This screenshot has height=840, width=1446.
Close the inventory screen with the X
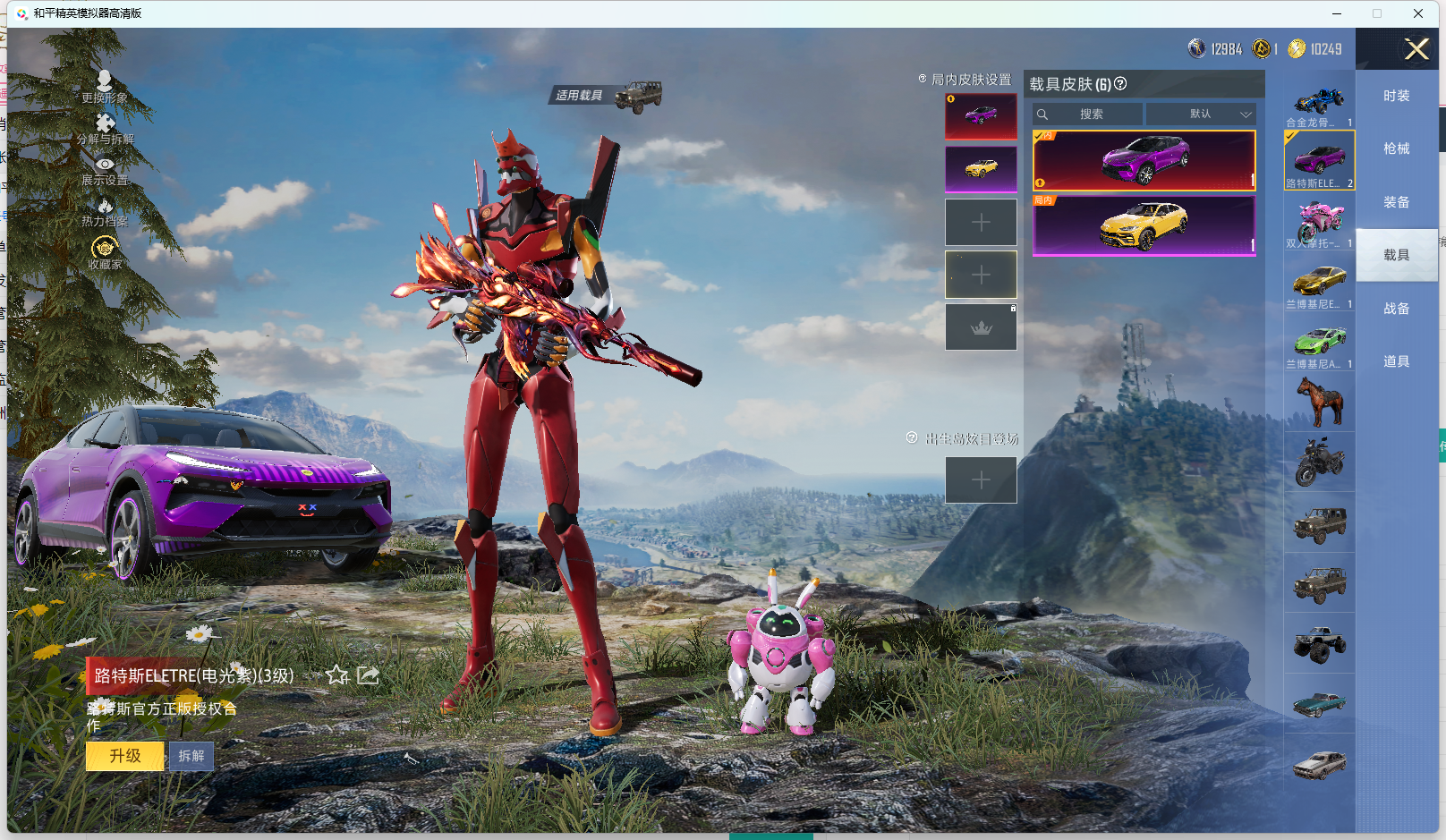pos(1416,49)
